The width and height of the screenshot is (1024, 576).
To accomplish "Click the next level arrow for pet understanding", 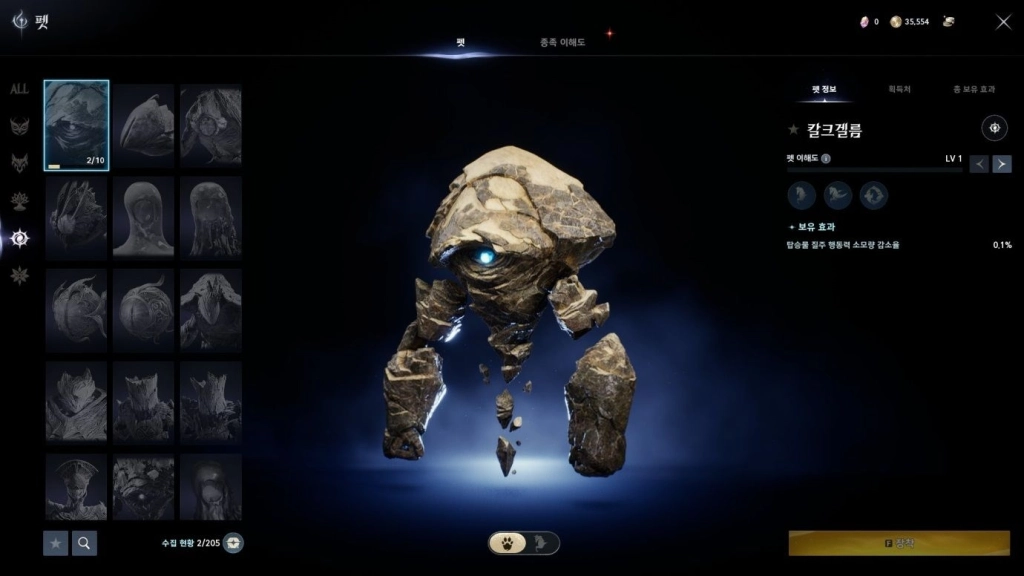I will pos(1002,164).
